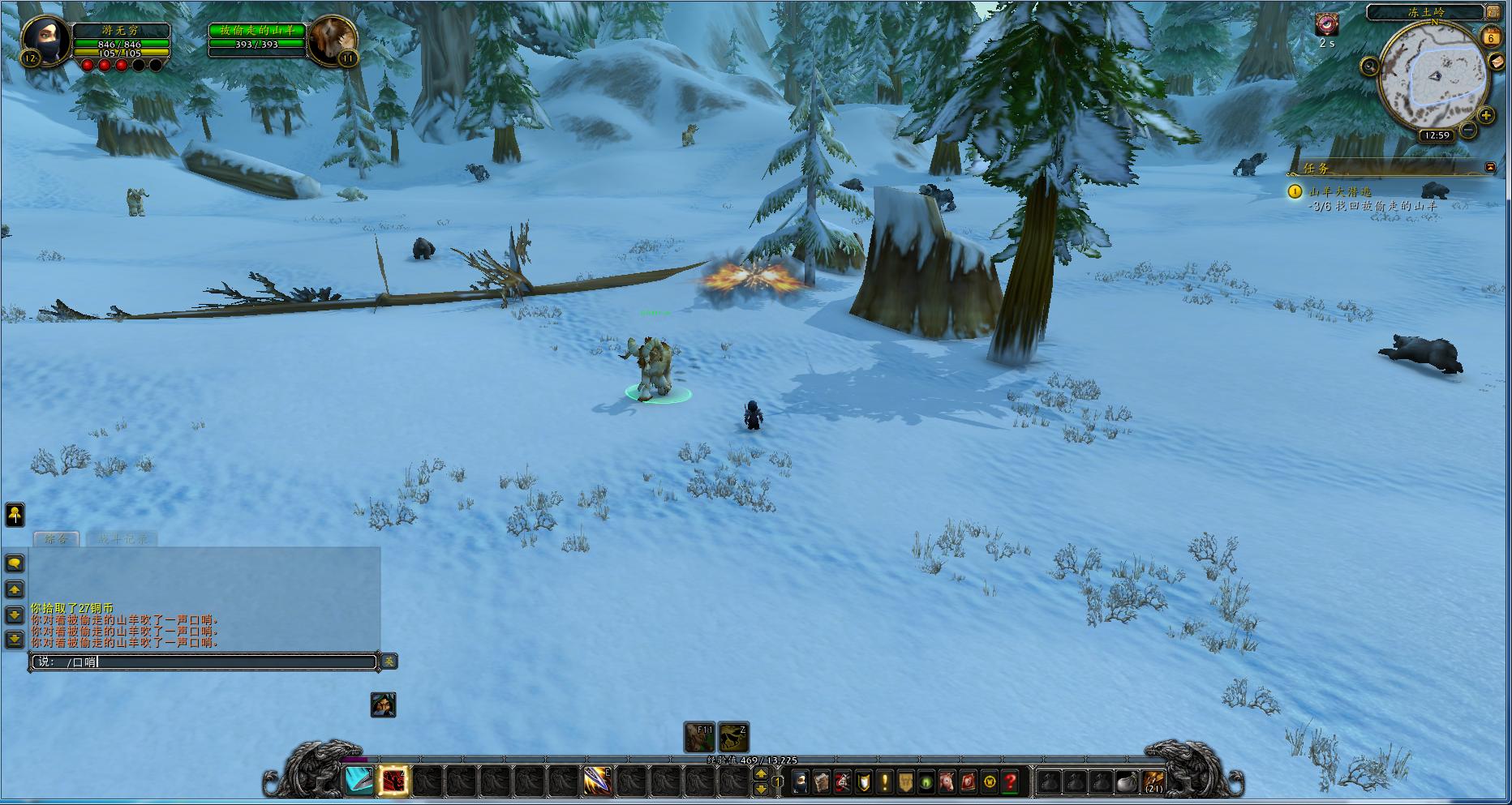Switch to the 战斗记录 chat tab
The image size is (1512, 805).
click(x=122, y=538)
